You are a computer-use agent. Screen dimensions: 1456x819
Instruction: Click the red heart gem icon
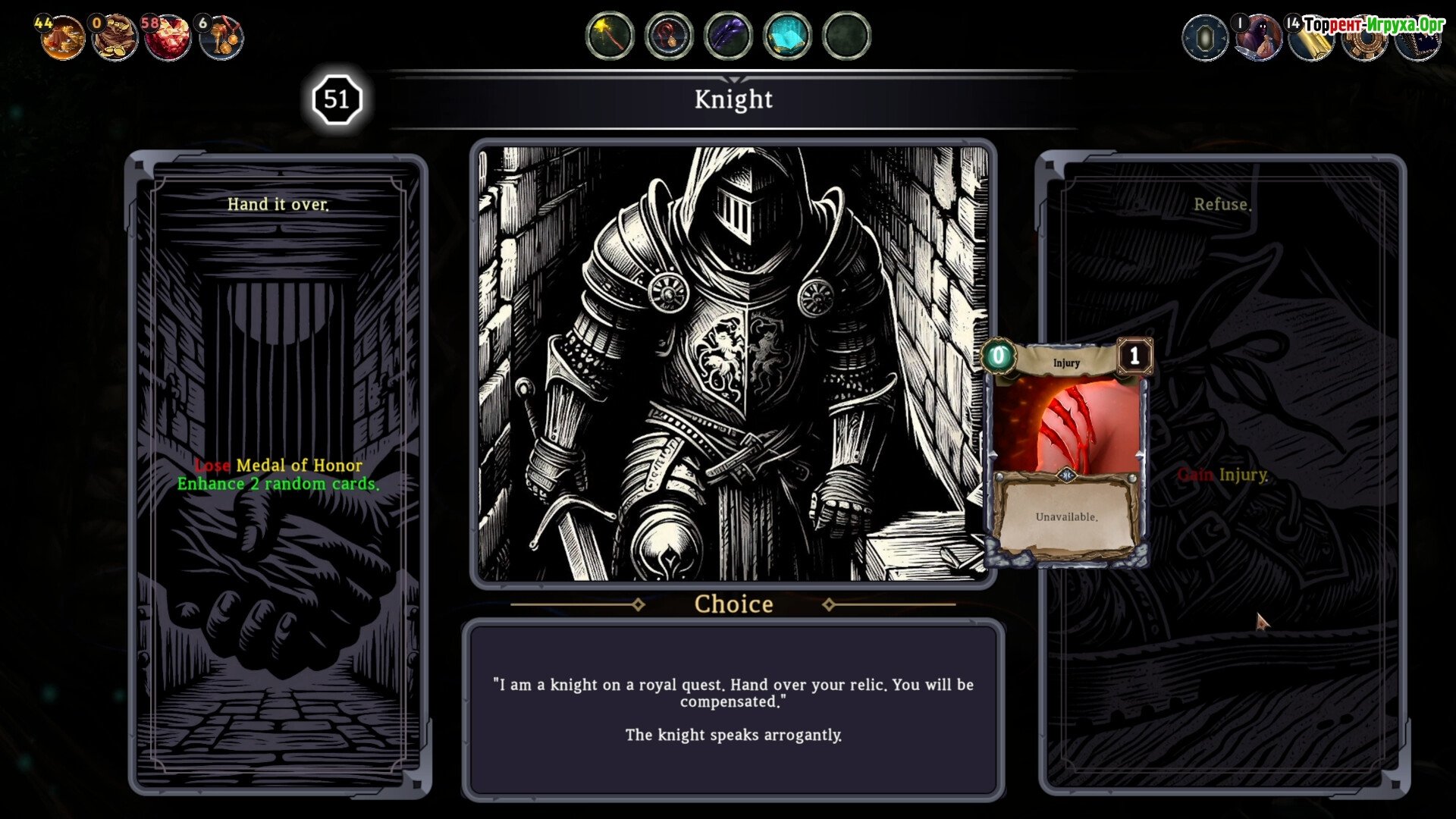(x=168, y=37)
